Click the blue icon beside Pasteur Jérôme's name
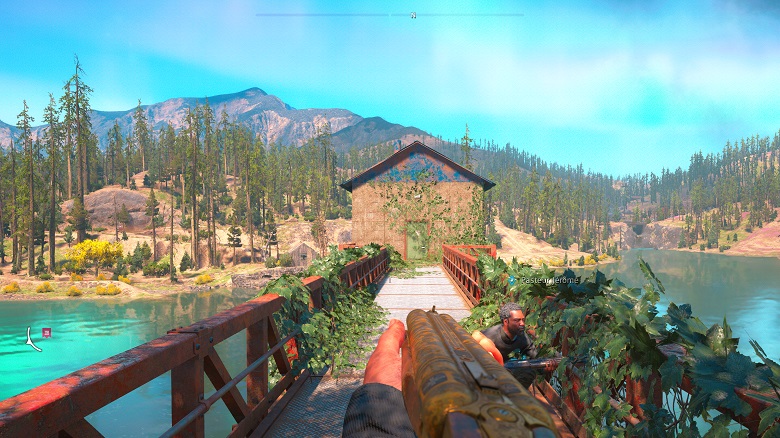The height and width of the screenshot is (438, 780). [x=511, y=282]
